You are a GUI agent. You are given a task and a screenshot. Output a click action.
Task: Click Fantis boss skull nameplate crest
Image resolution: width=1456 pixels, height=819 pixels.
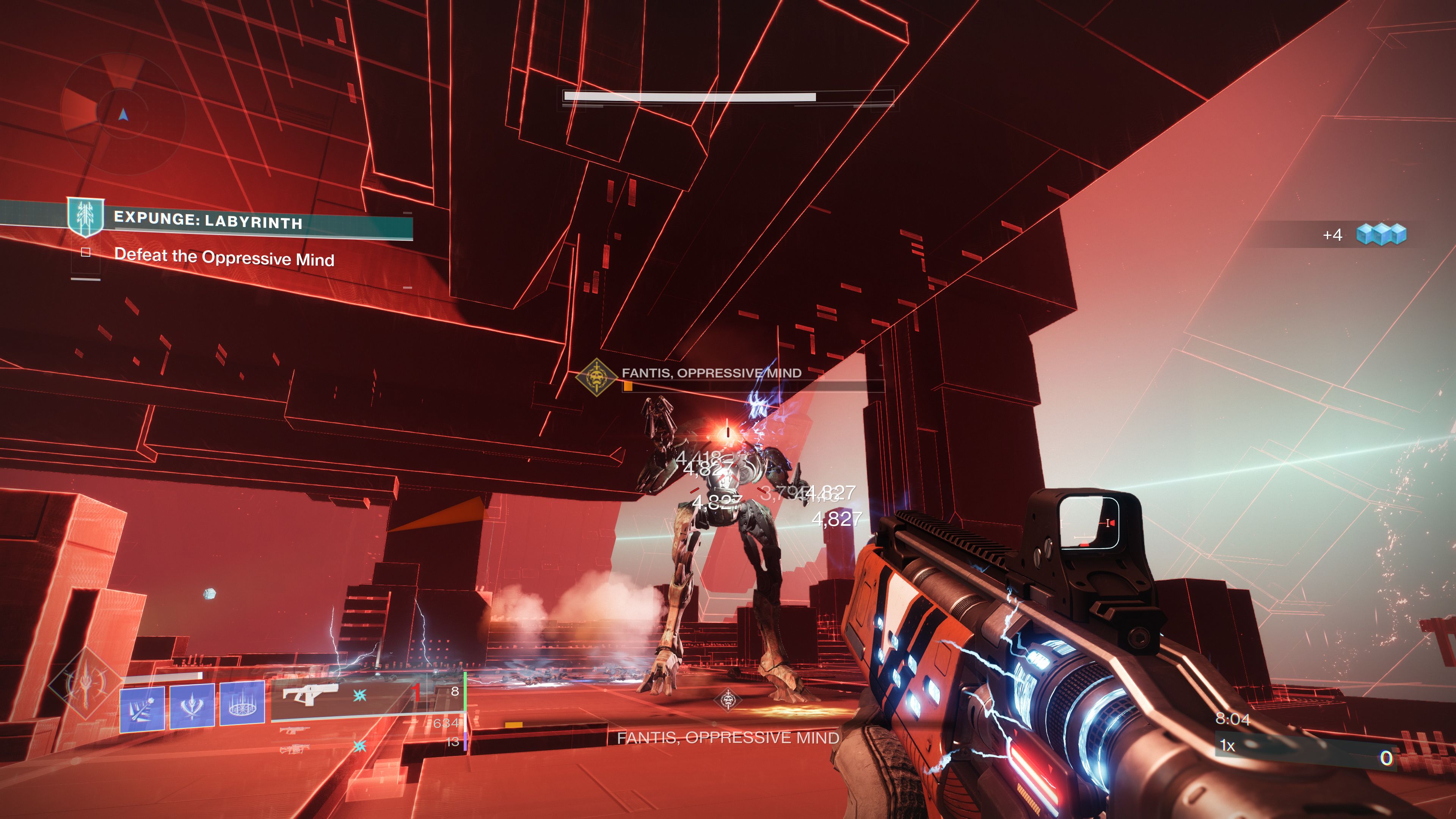597,377
